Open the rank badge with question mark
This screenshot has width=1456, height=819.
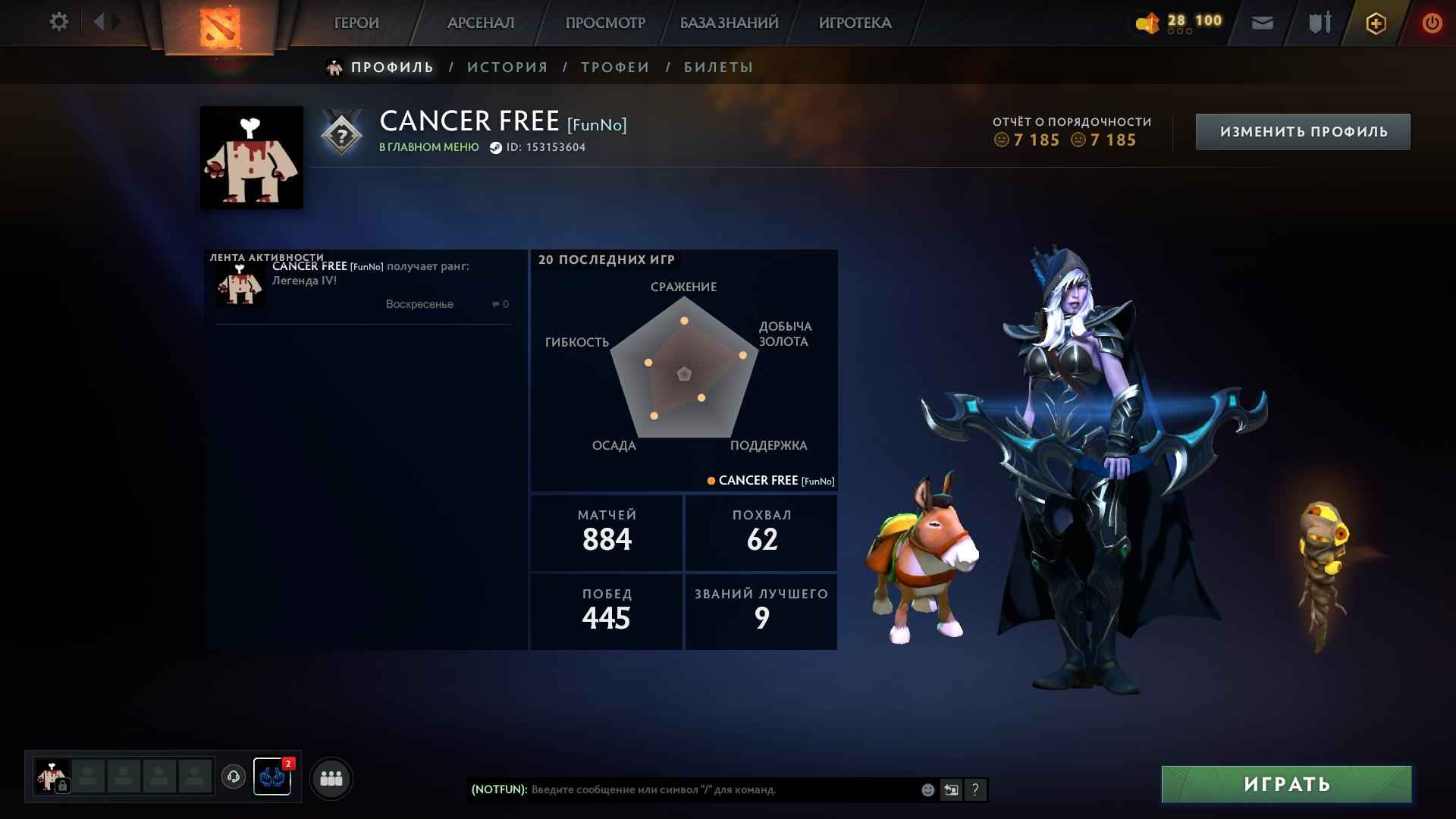pos(340,135)
